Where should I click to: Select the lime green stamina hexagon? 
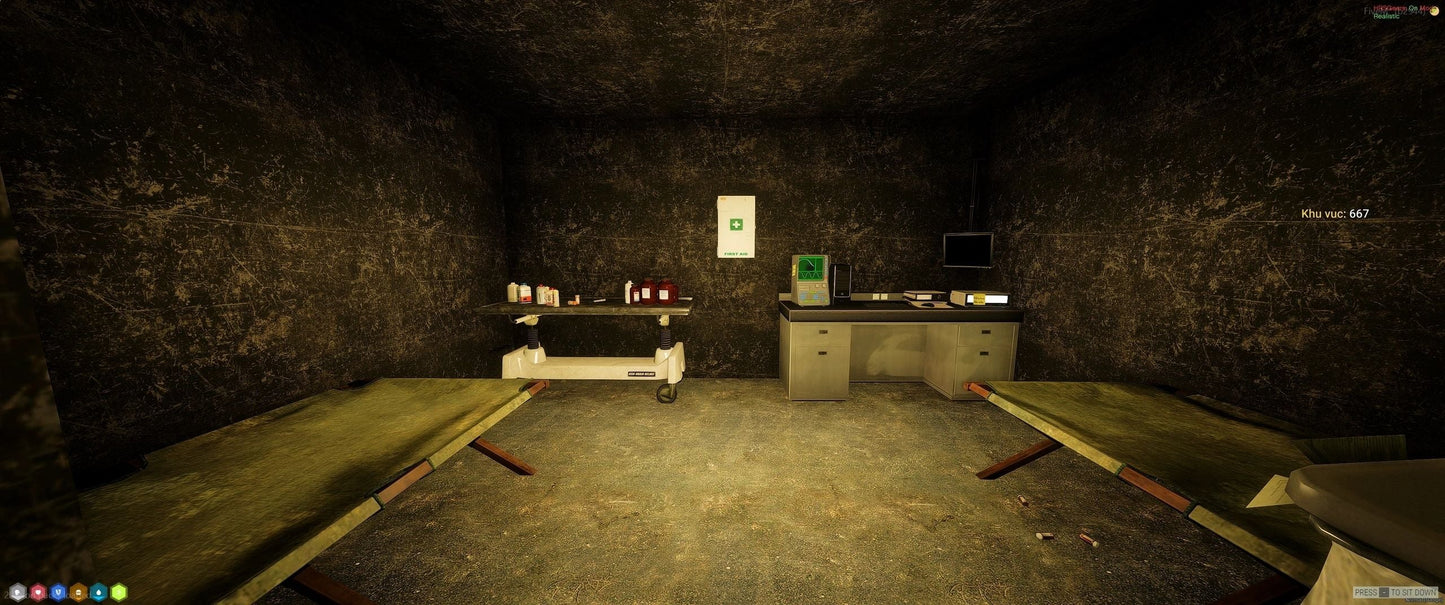[x=119, y=592]
